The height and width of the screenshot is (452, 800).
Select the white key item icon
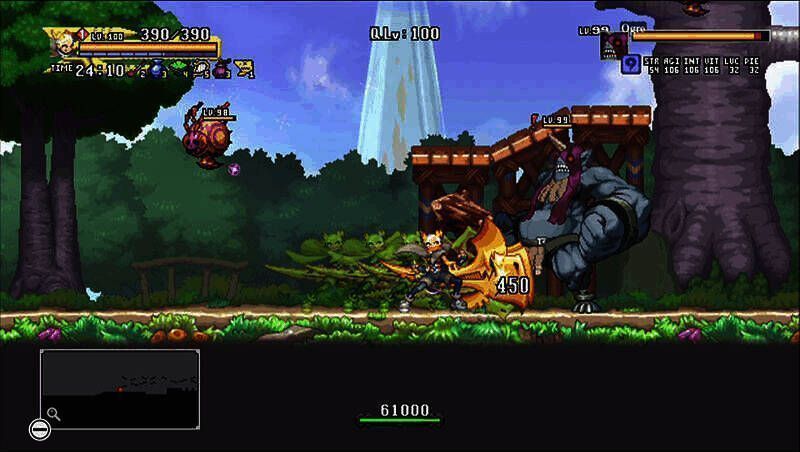pyautogui.click(x=200, y=70)
